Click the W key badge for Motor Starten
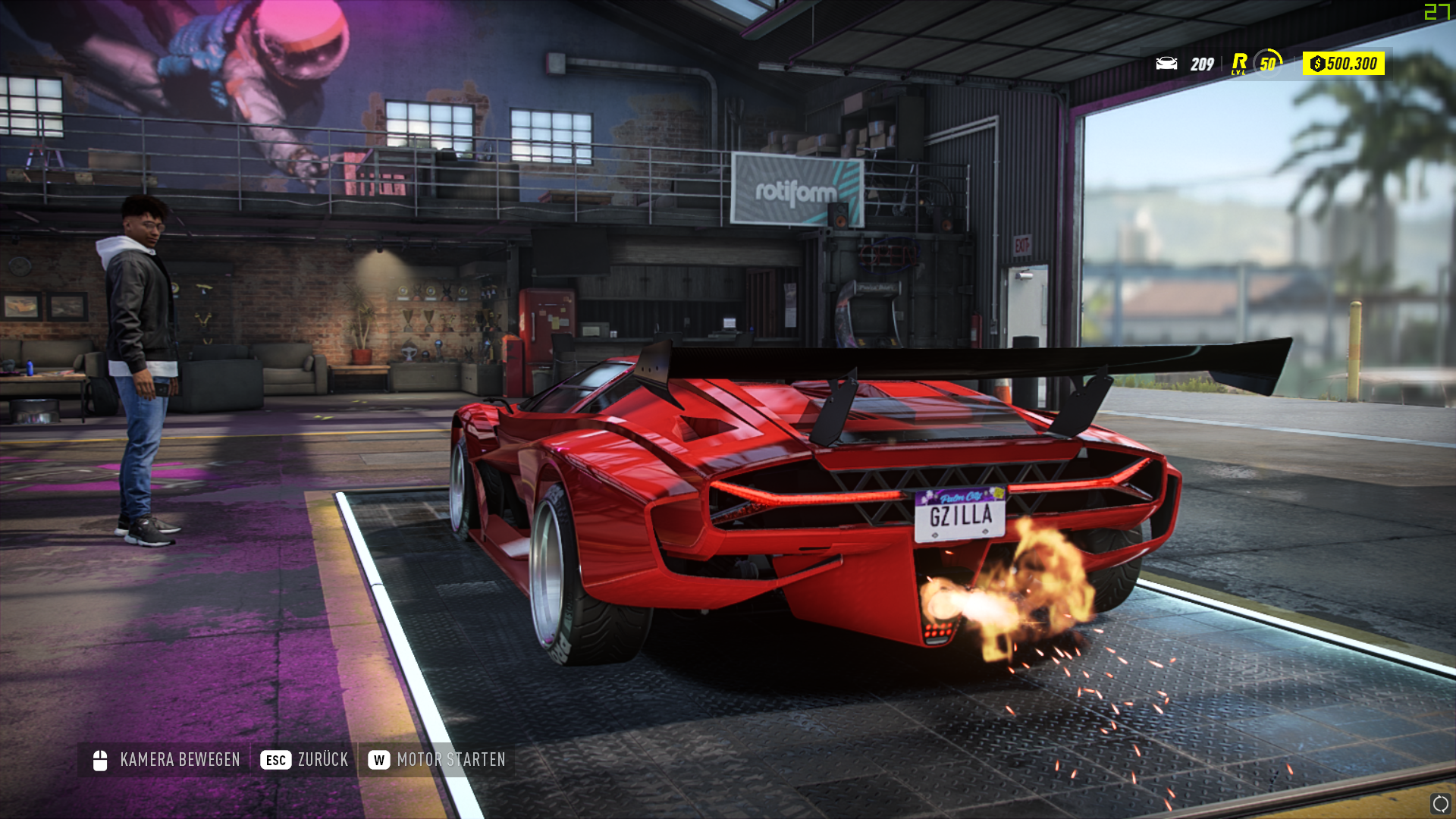 click(378, 759)
